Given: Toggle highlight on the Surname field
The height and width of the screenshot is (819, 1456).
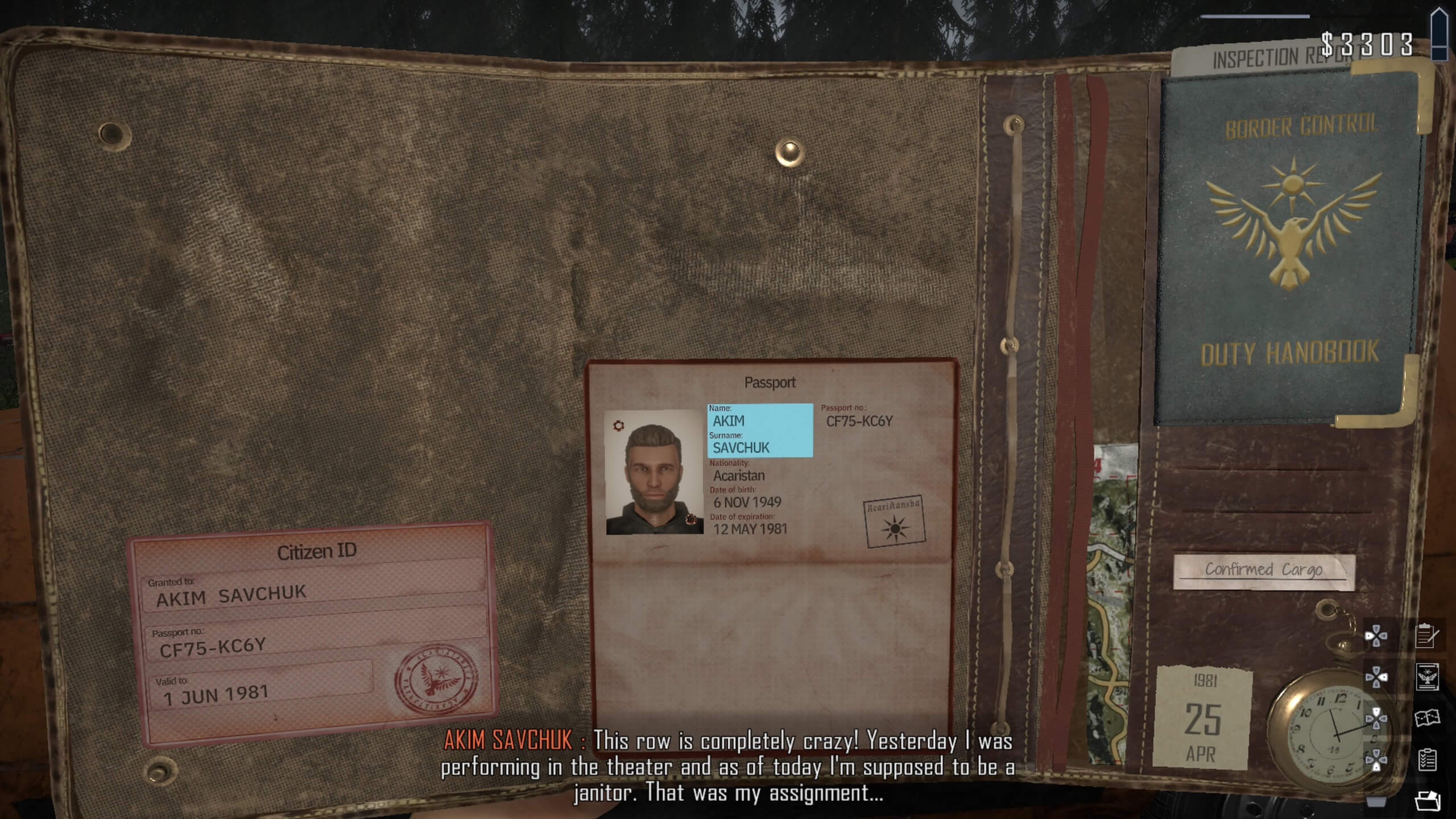Looking at the screenshot, I should (739, 447).
